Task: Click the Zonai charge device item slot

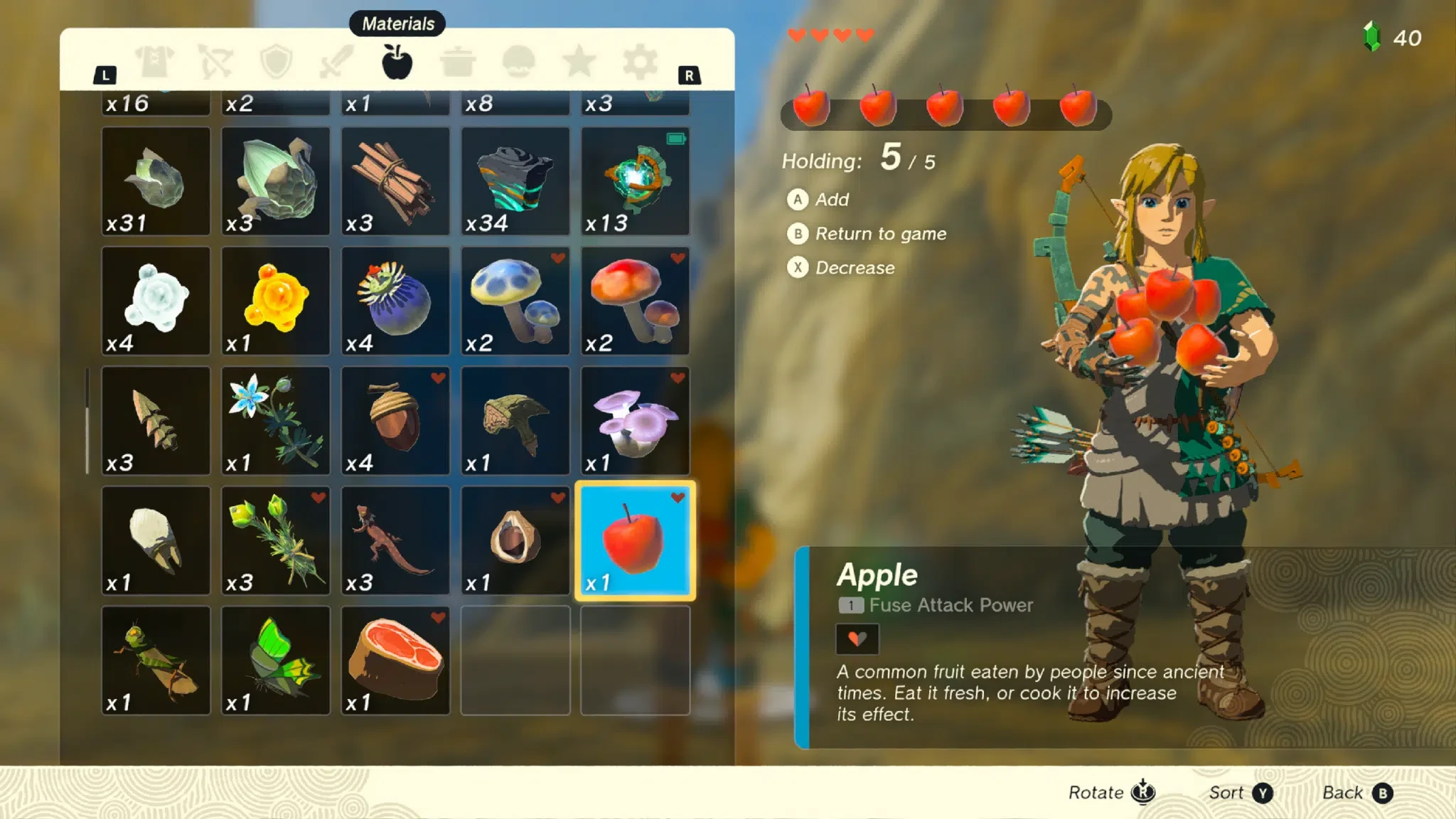Action: (x=635, y=181)
